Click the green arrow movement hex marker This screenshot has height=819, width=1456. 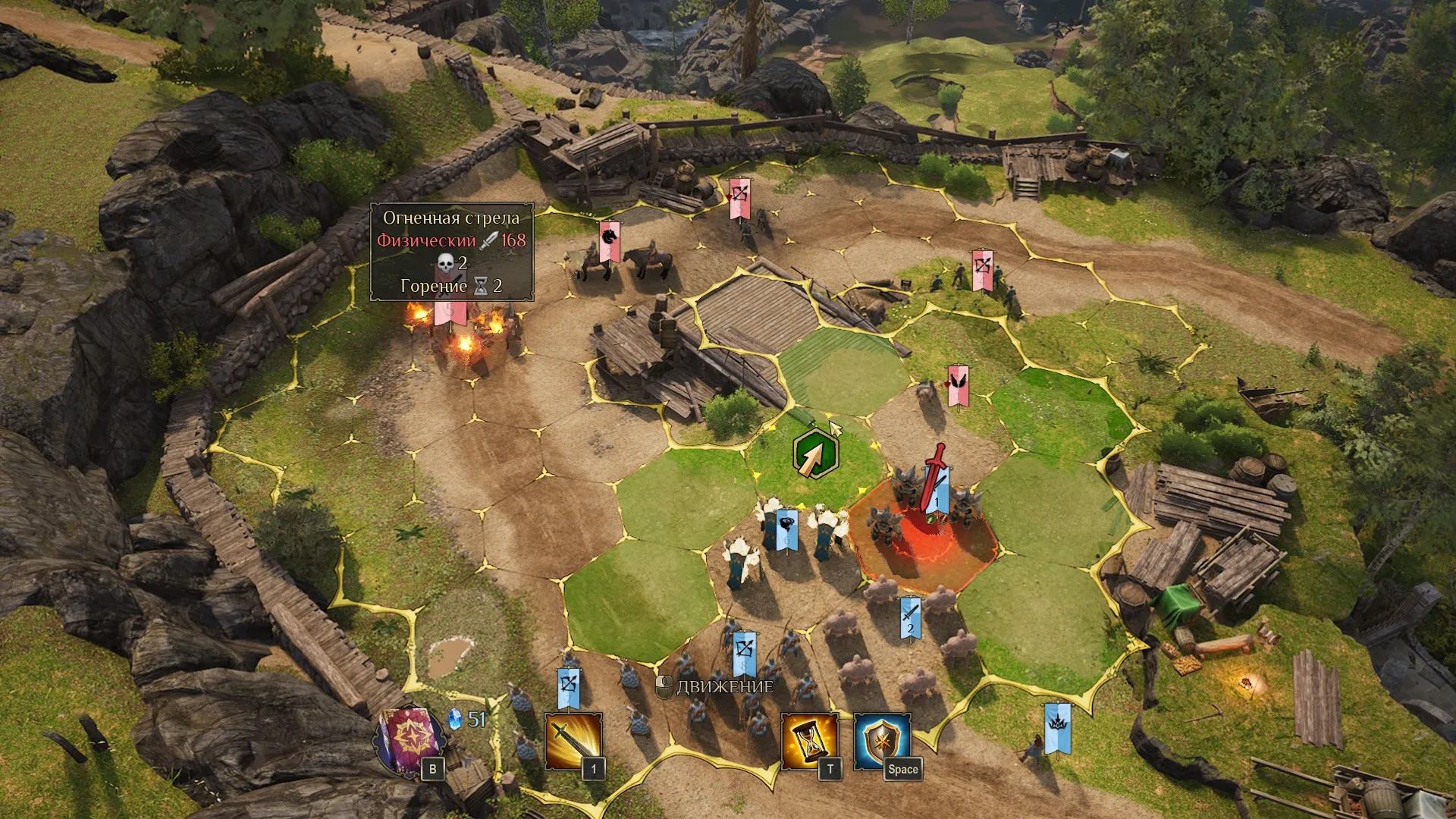814,454
